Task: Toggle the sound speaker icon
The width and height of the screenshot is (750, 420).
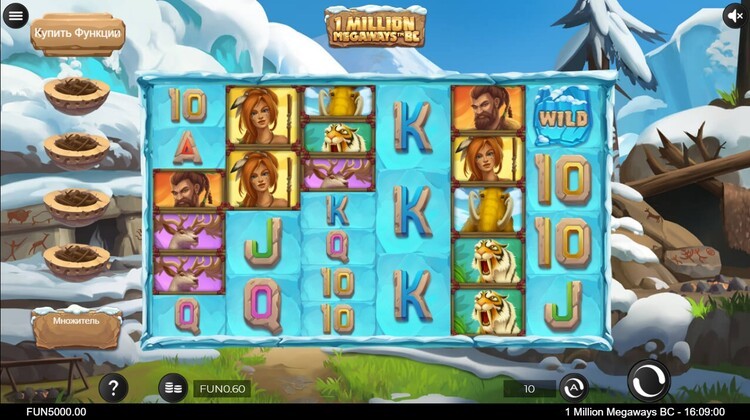Action: coord(735,16)
